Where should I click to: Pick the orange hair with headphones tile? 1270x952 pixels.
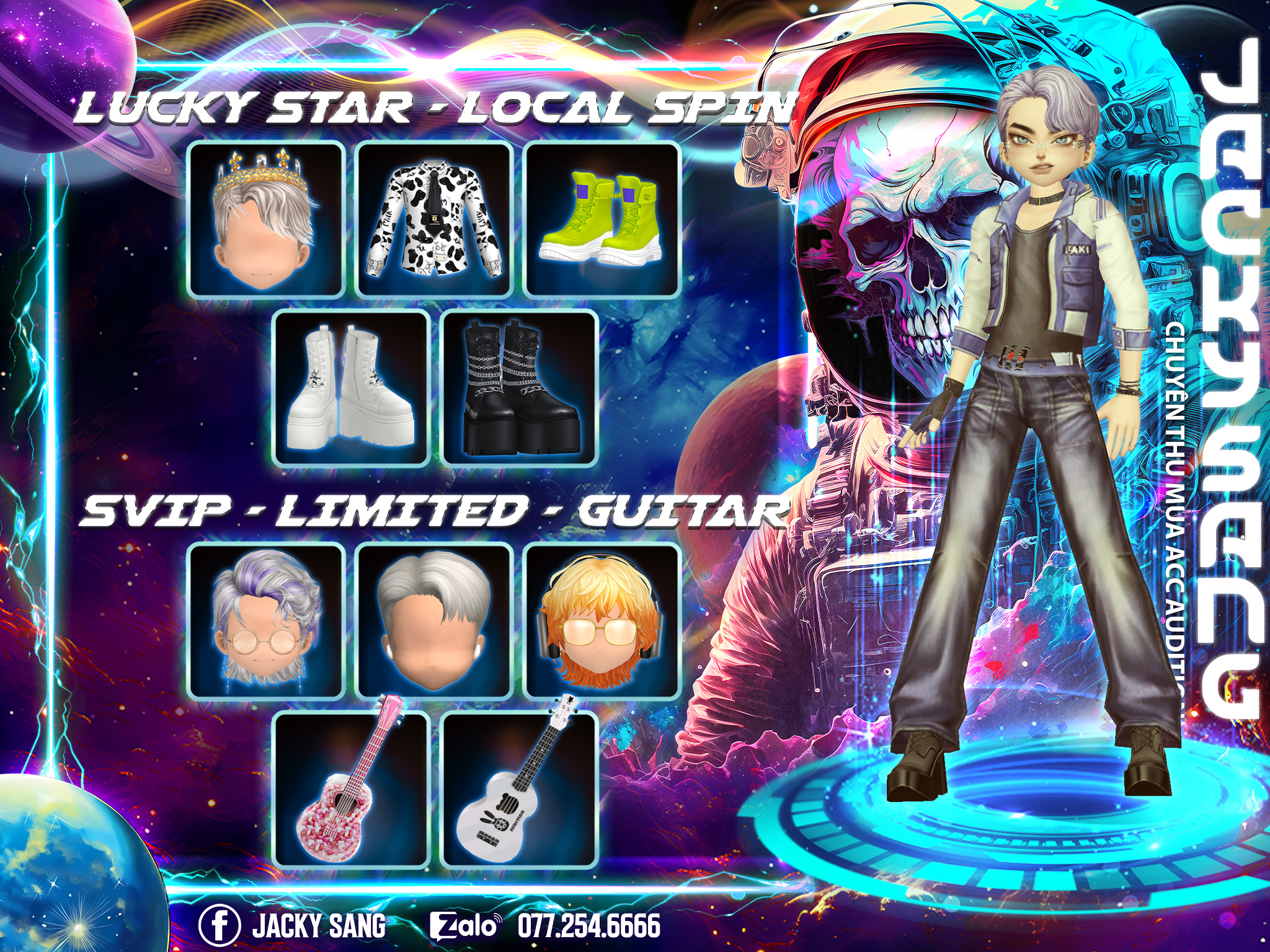(x=602, y=620)
